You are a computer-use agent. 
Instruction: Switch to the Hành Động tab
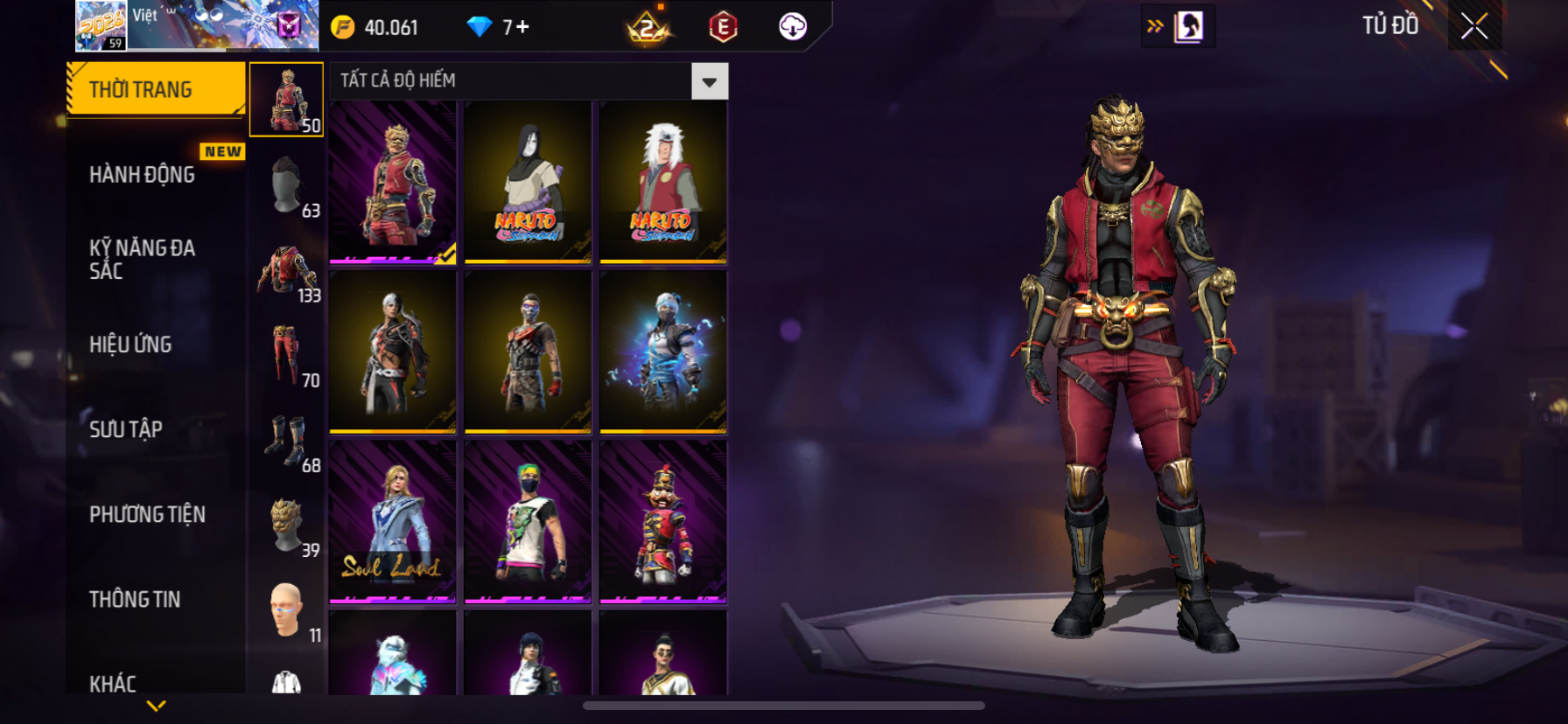pos(143,175)
